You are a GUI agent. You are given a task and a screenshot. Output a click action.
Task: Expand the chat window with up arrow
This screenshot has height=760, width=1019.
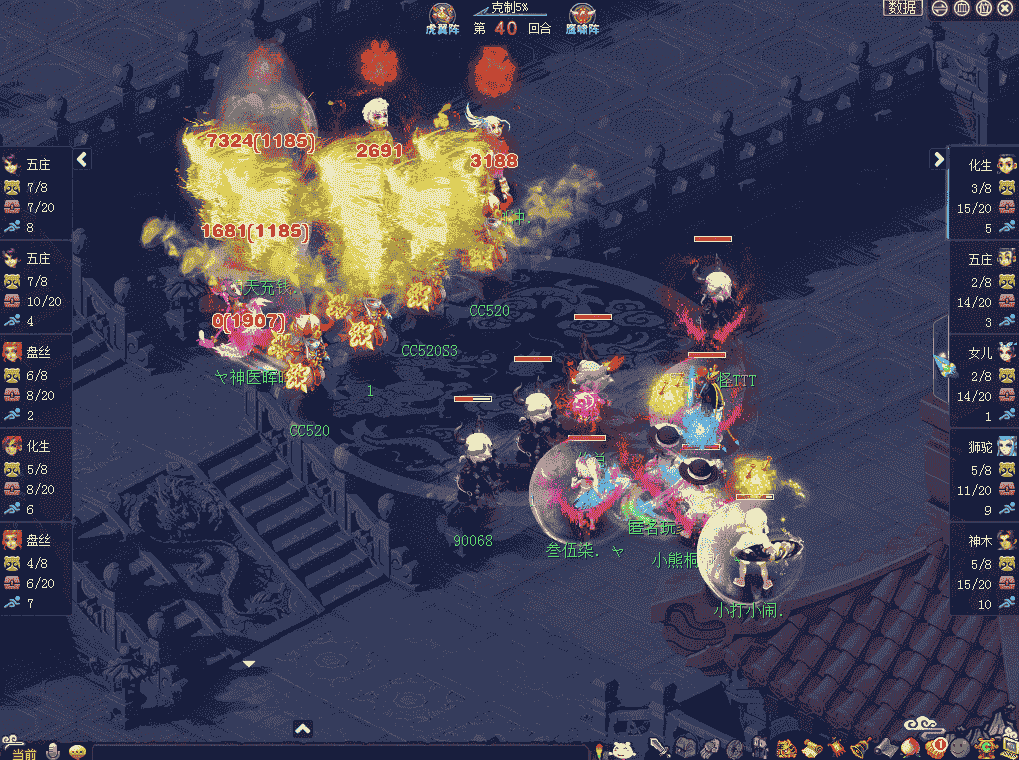point(303,729)
